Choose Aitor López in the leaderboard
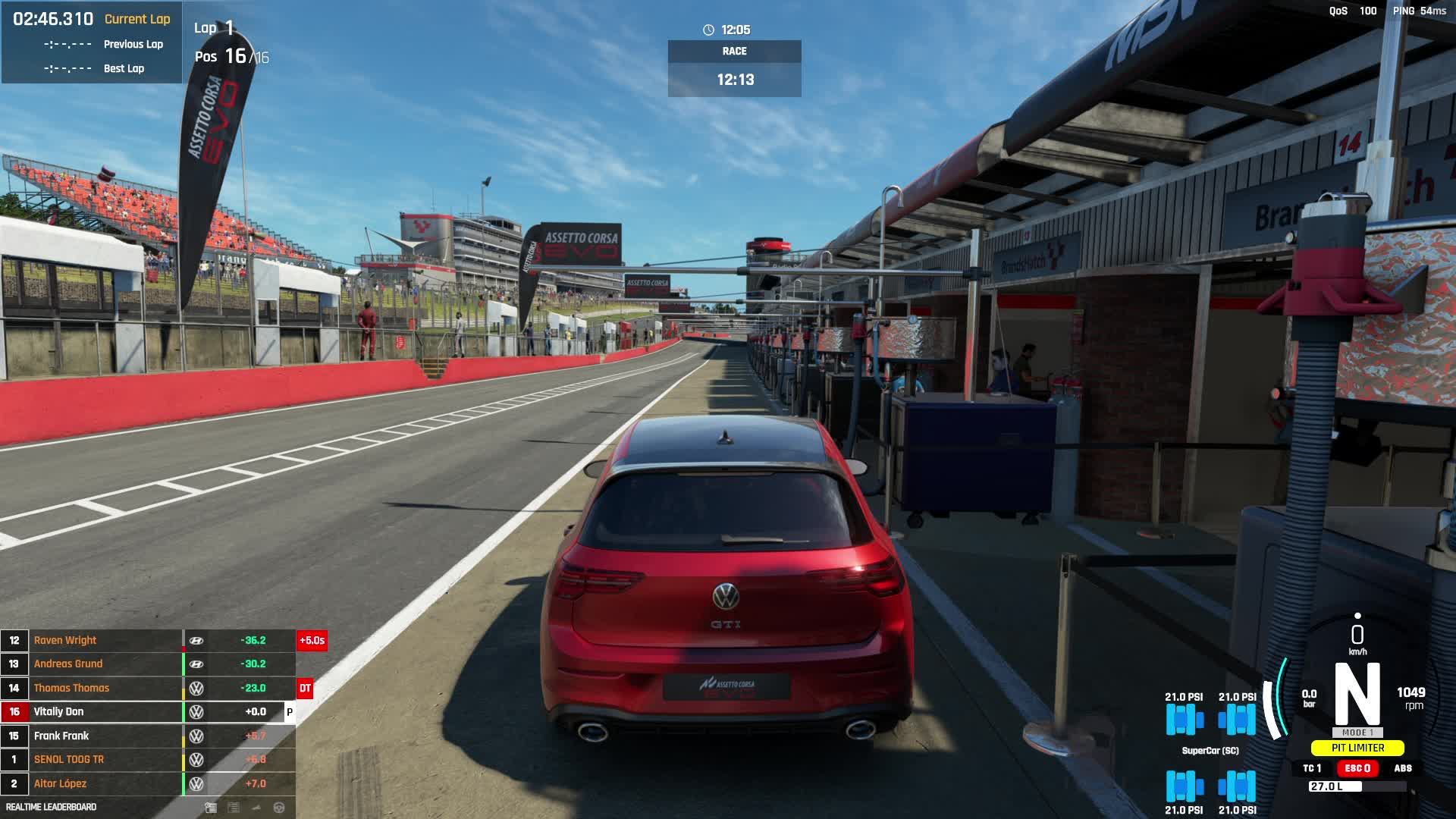Image resolution: width=1456 pixels, height=819 pixels. [x=60, y=783]
